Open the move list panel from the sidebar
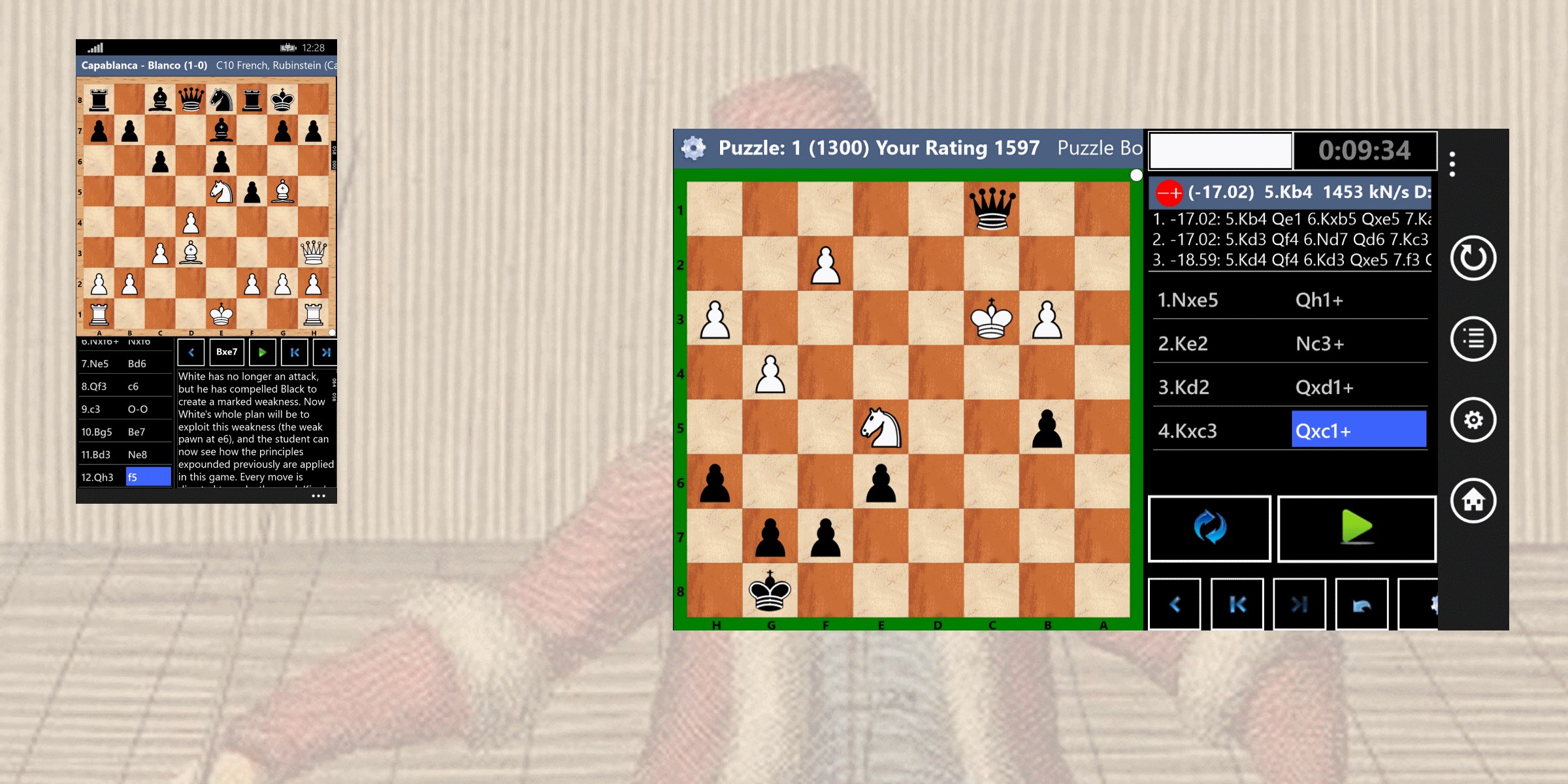This screenshot has width=1568, height=784. pyautogui.click(x=1474, y=338)
